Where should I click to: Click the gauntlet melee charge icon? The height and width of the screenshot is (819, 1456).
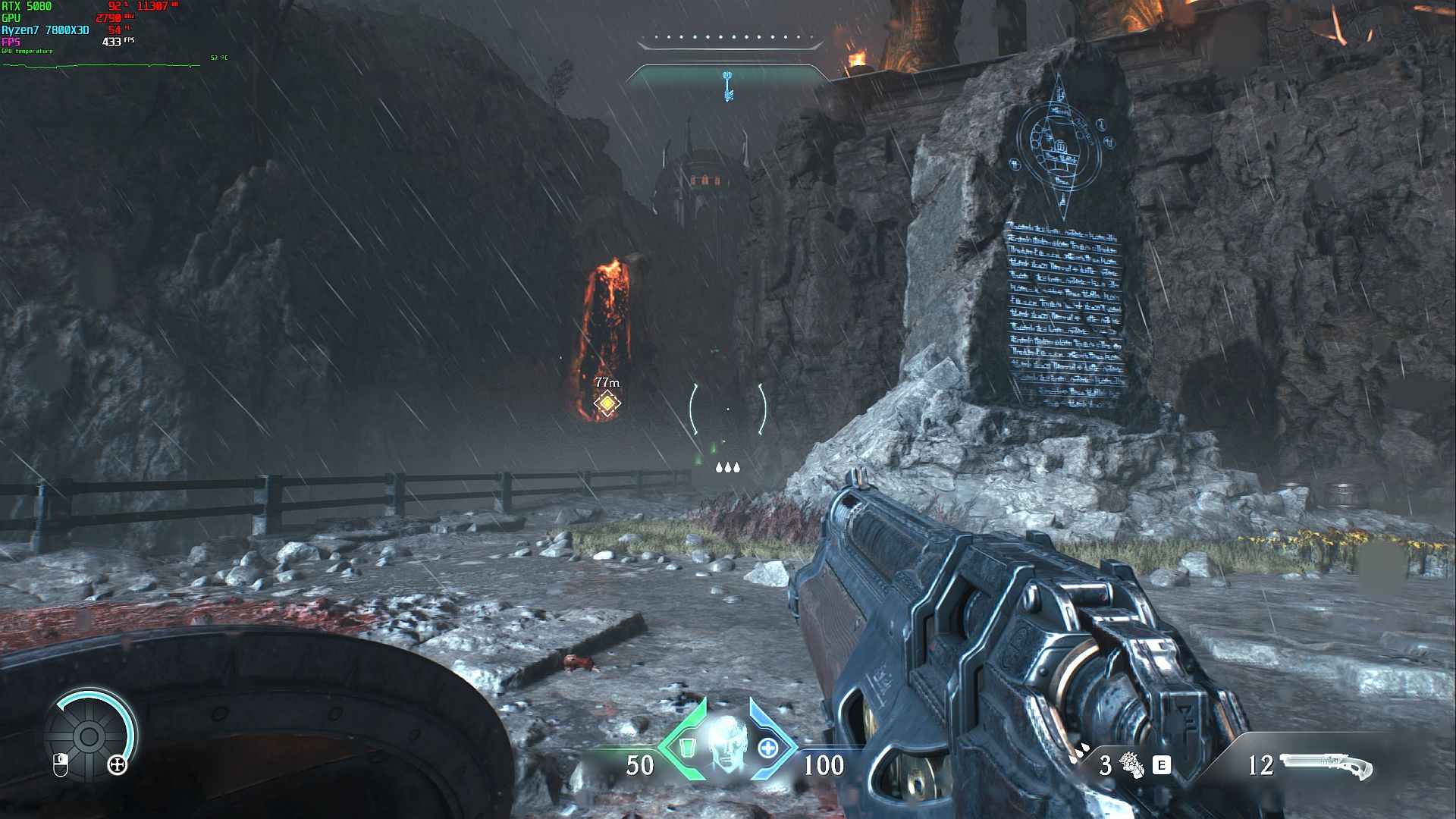(1130, 765)
